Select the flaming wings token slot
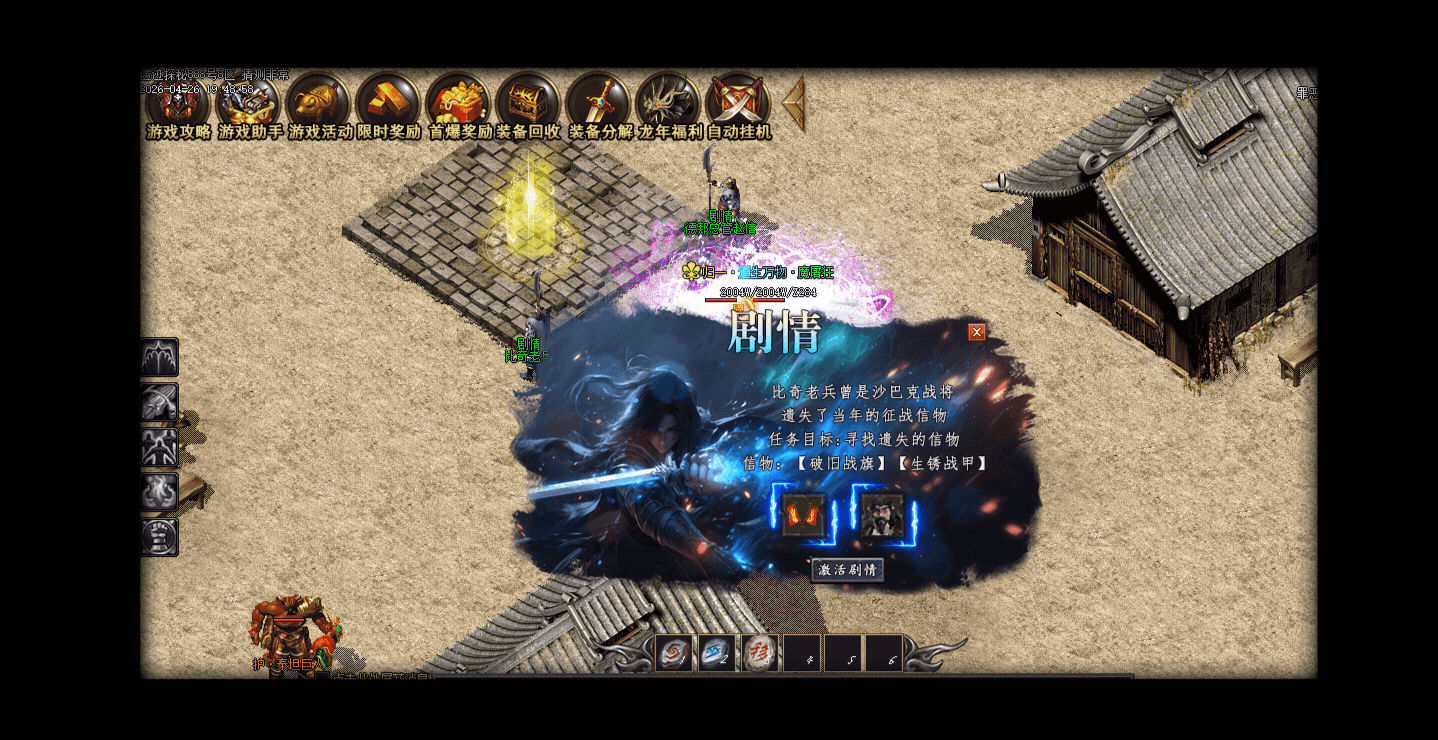 tap(803, 515)
